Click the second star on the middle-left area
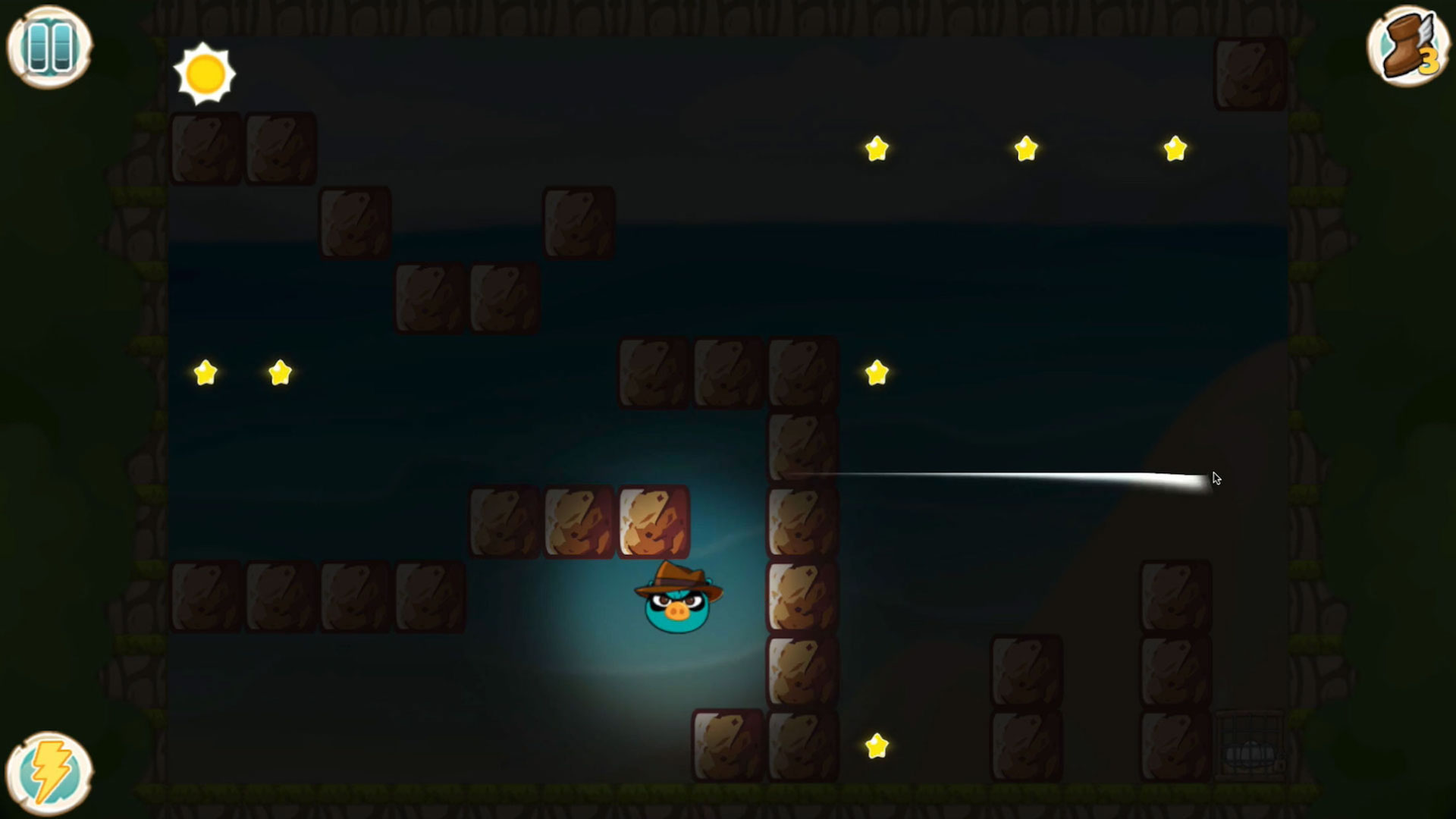1456x819 pixels. click(x=281, y=371)
